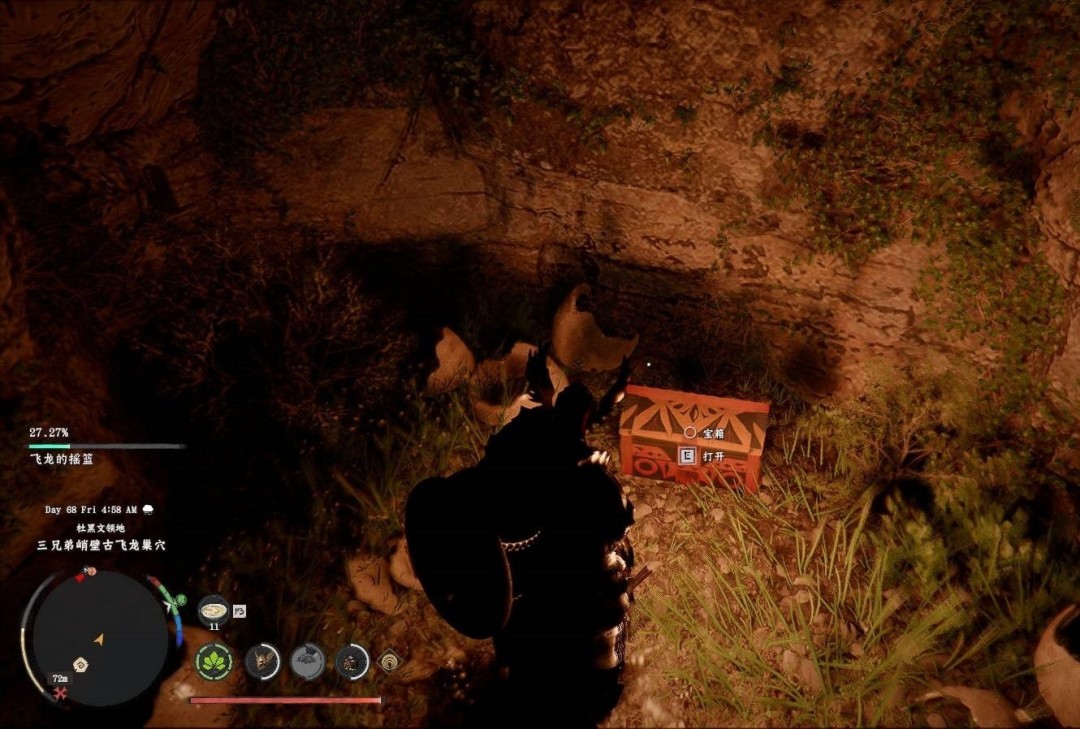Select the diamond-shaped spiral icon
This screenshot has width=1080, height=729.
tap(388, 661)
